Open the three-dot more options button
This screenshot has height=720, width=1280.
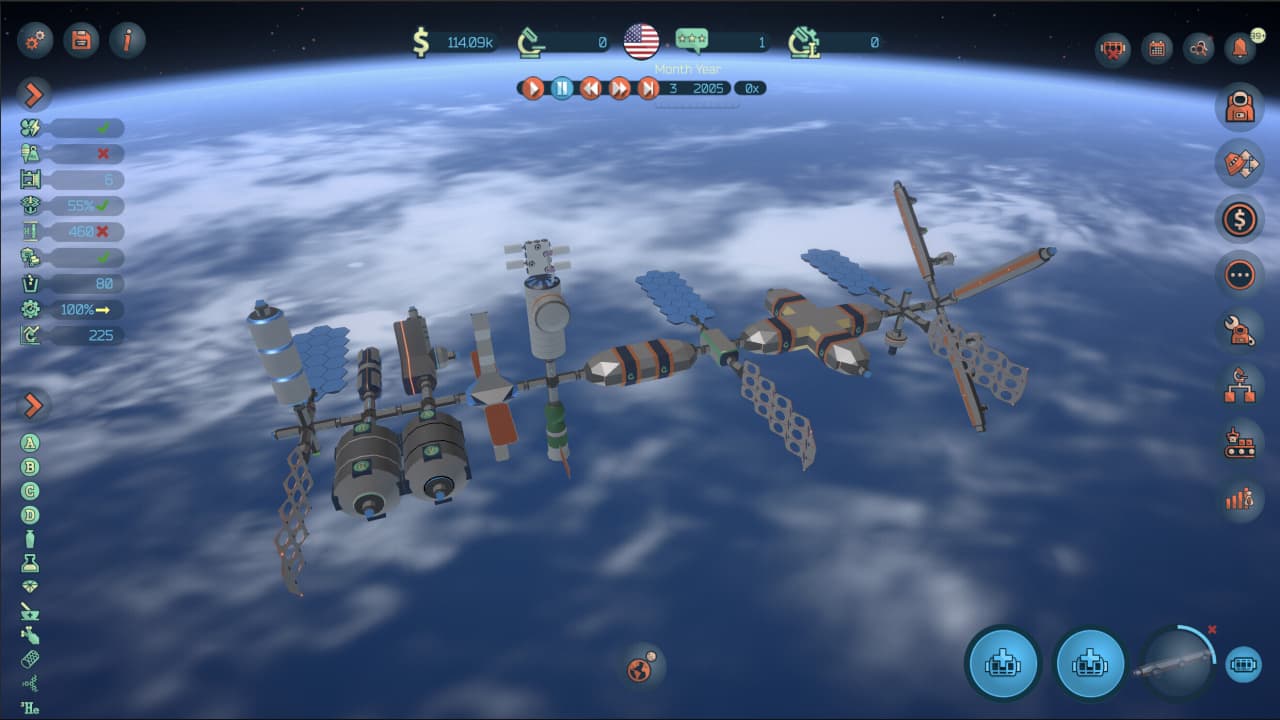click(x=1240, y=274)
